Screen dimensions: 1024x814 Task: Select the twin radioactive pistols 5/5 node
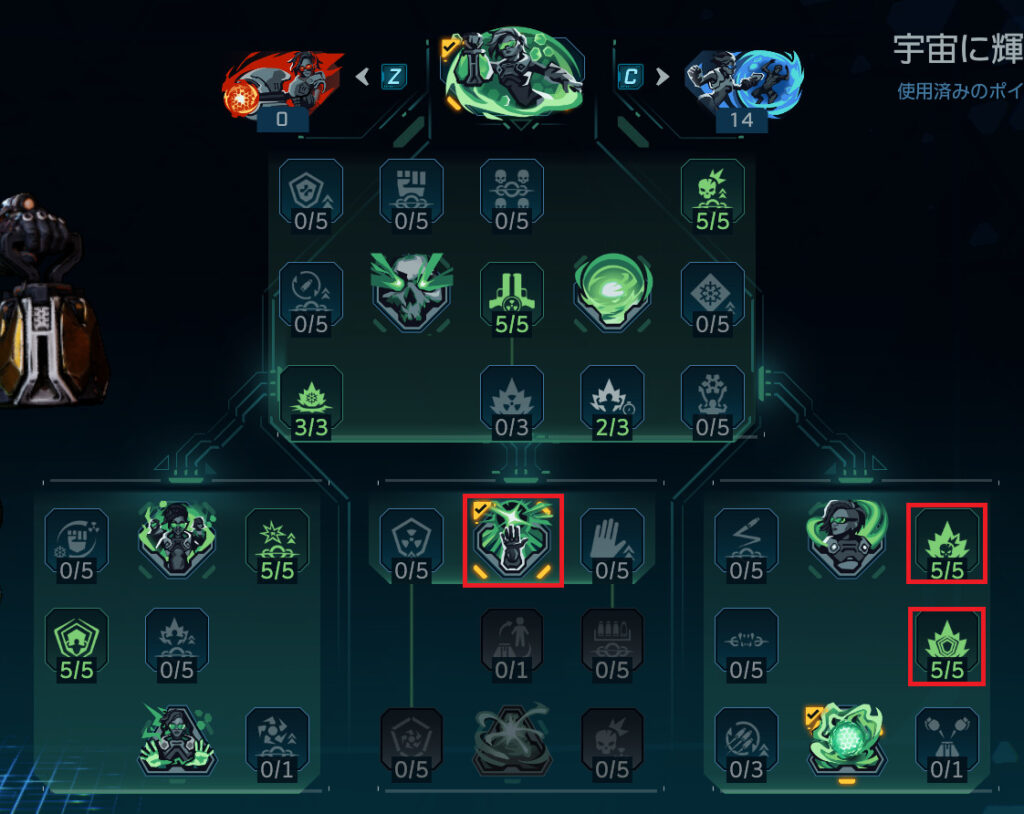tap(511, 296)
